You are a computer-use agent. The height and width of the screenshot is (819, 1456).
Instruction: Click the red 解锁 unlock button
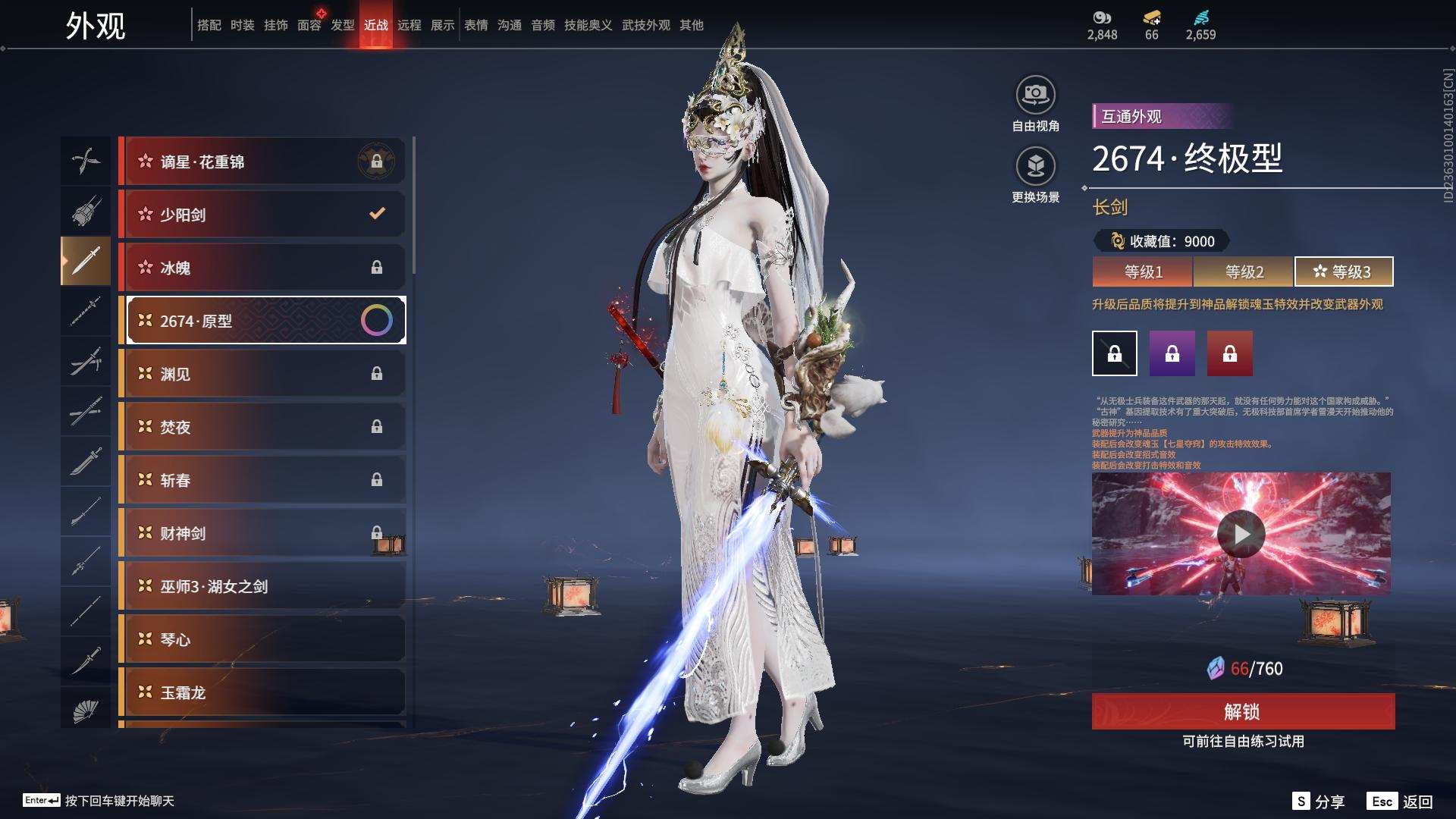1242,711
